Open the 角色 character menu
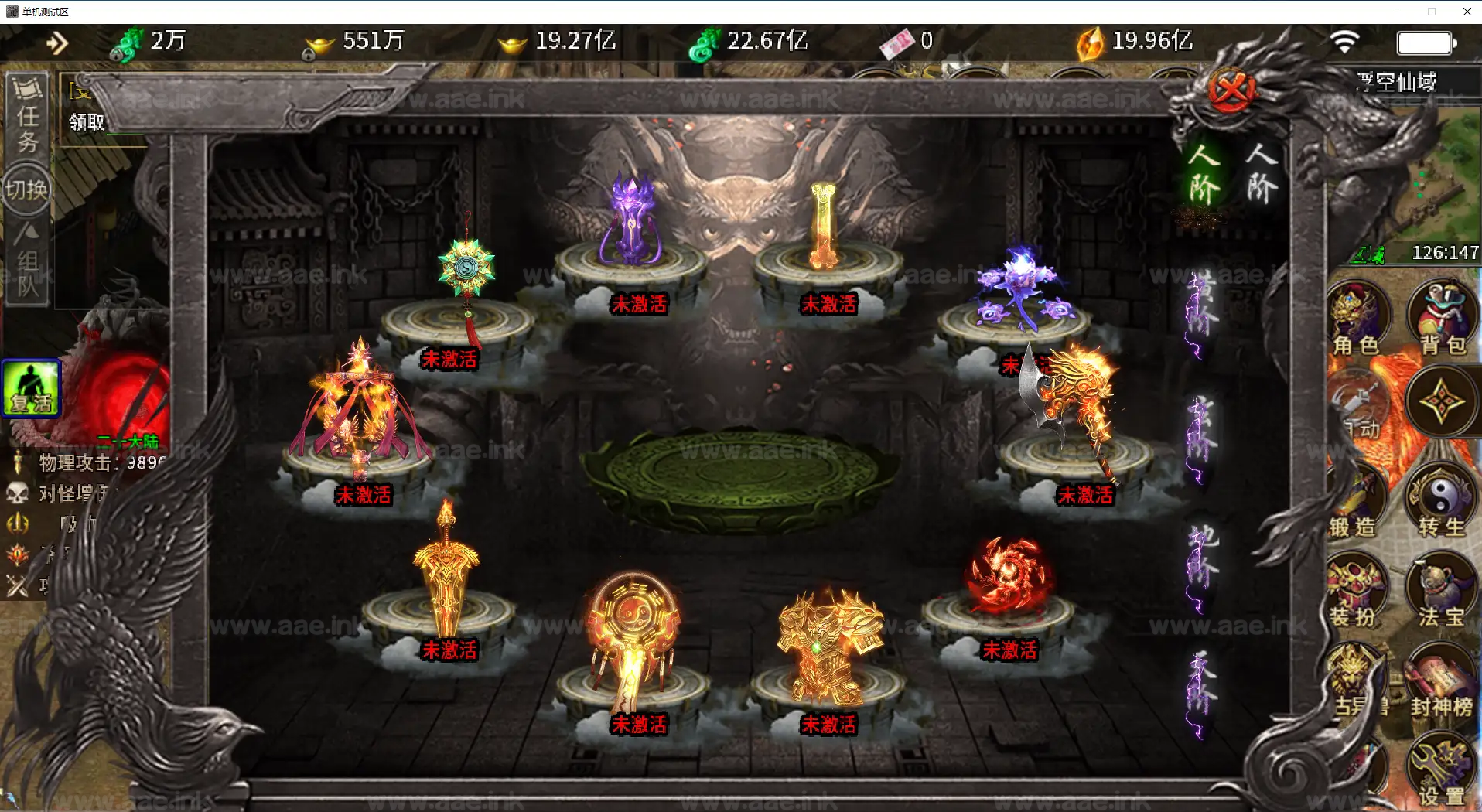1482x812 pixels. click(x=1357, y=319)
